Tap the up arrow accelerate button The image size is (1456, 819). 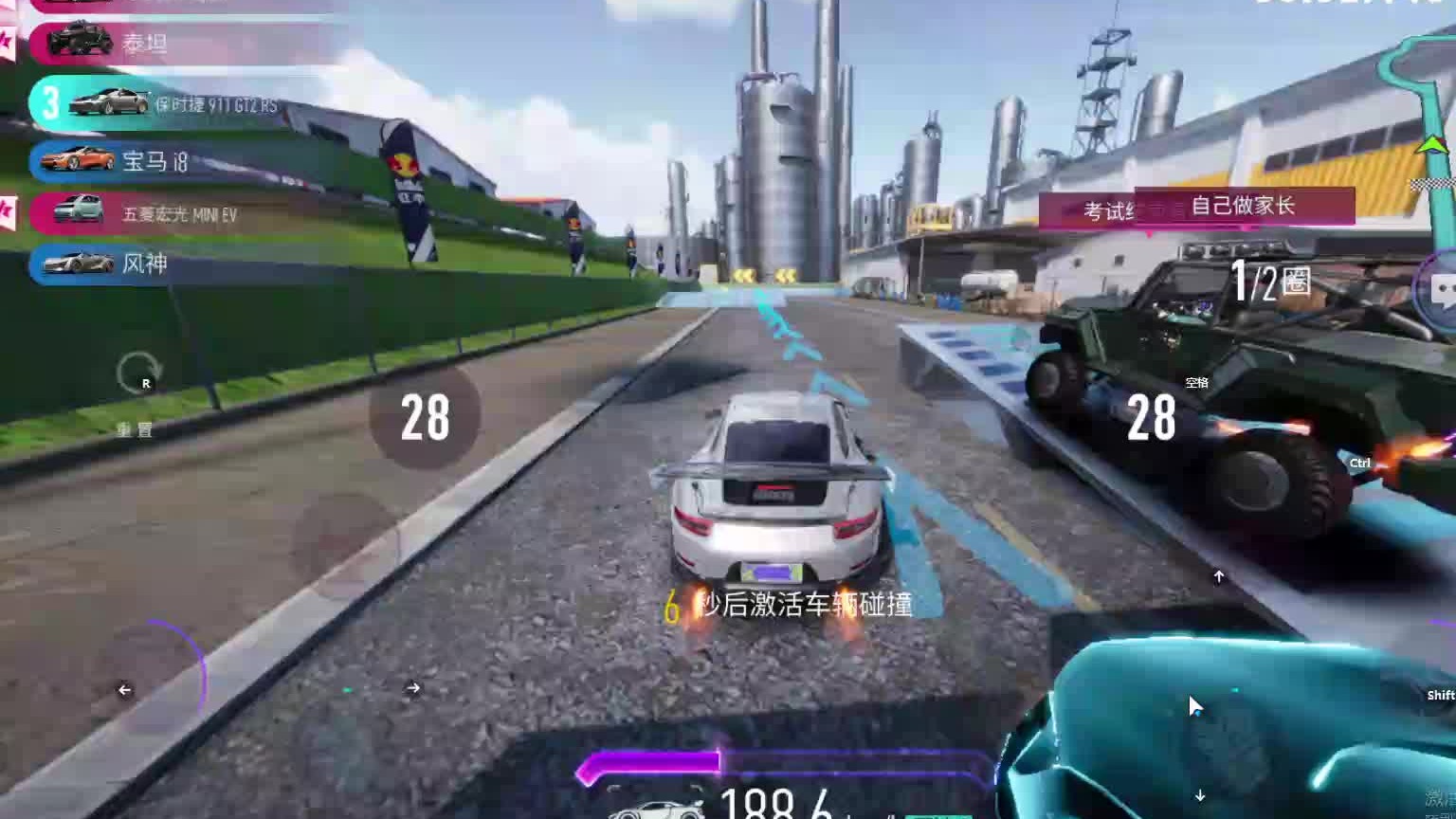point(1219,576)
